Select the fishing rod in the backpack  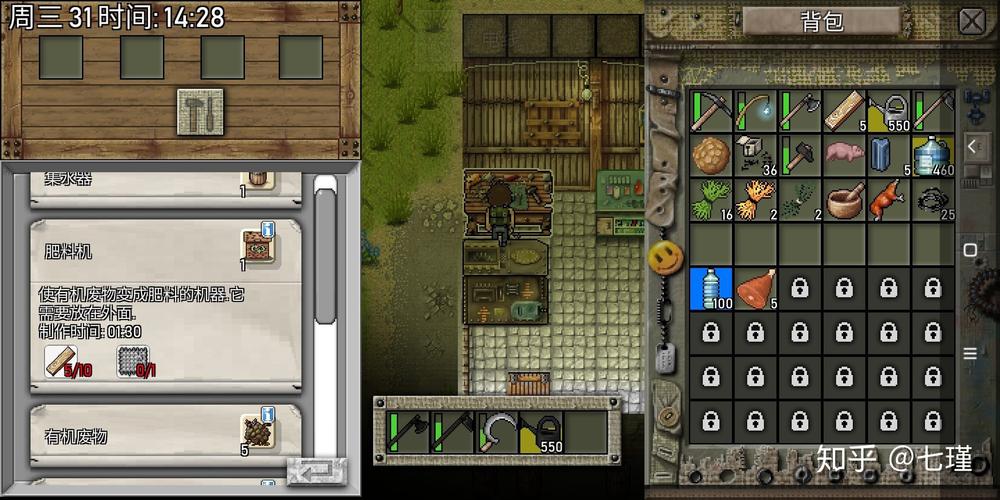pyautogui.click(x=755, y=111)
